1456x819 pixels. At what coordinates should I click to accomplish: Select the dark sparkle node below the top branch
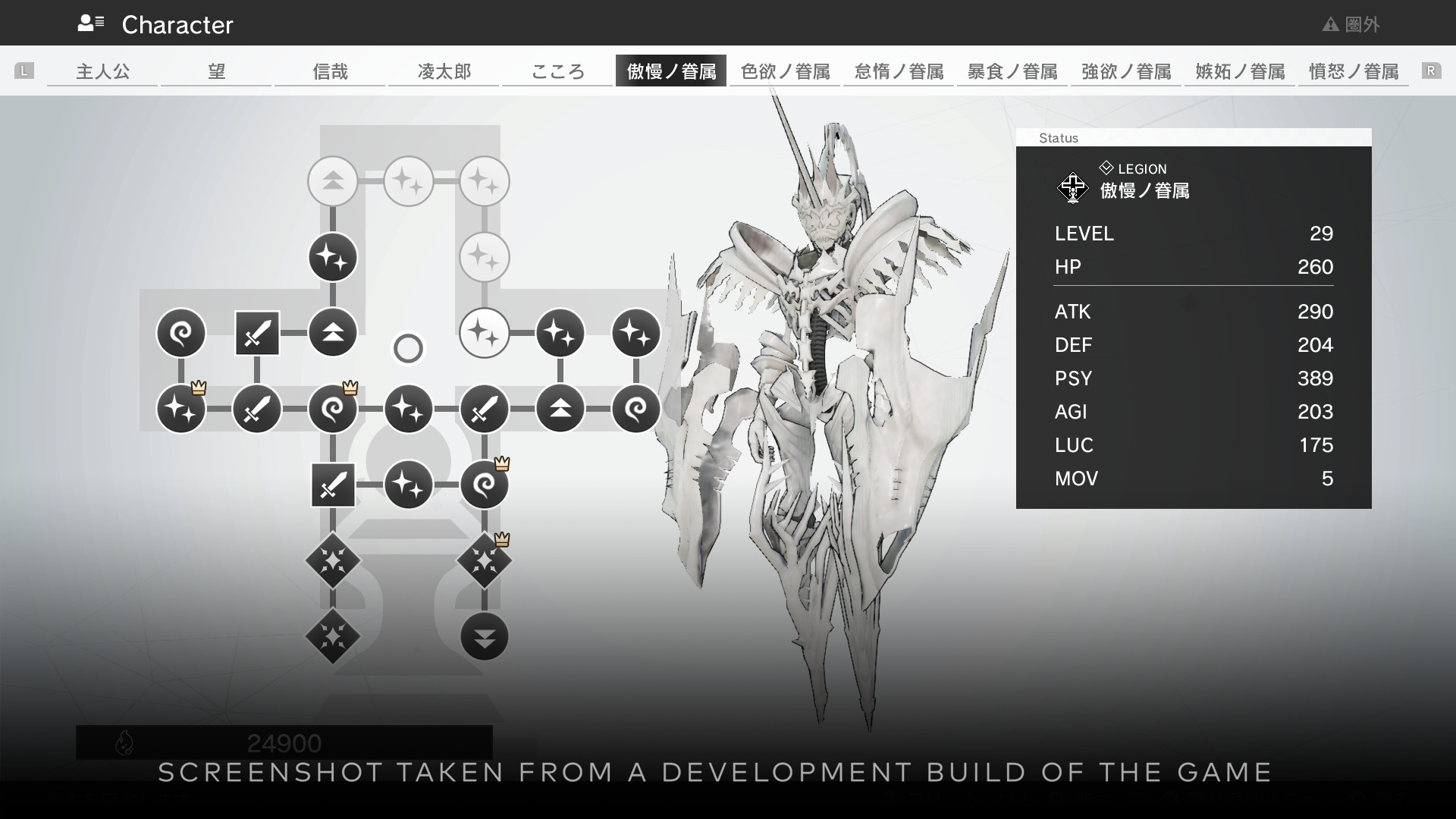coord(333,257)
